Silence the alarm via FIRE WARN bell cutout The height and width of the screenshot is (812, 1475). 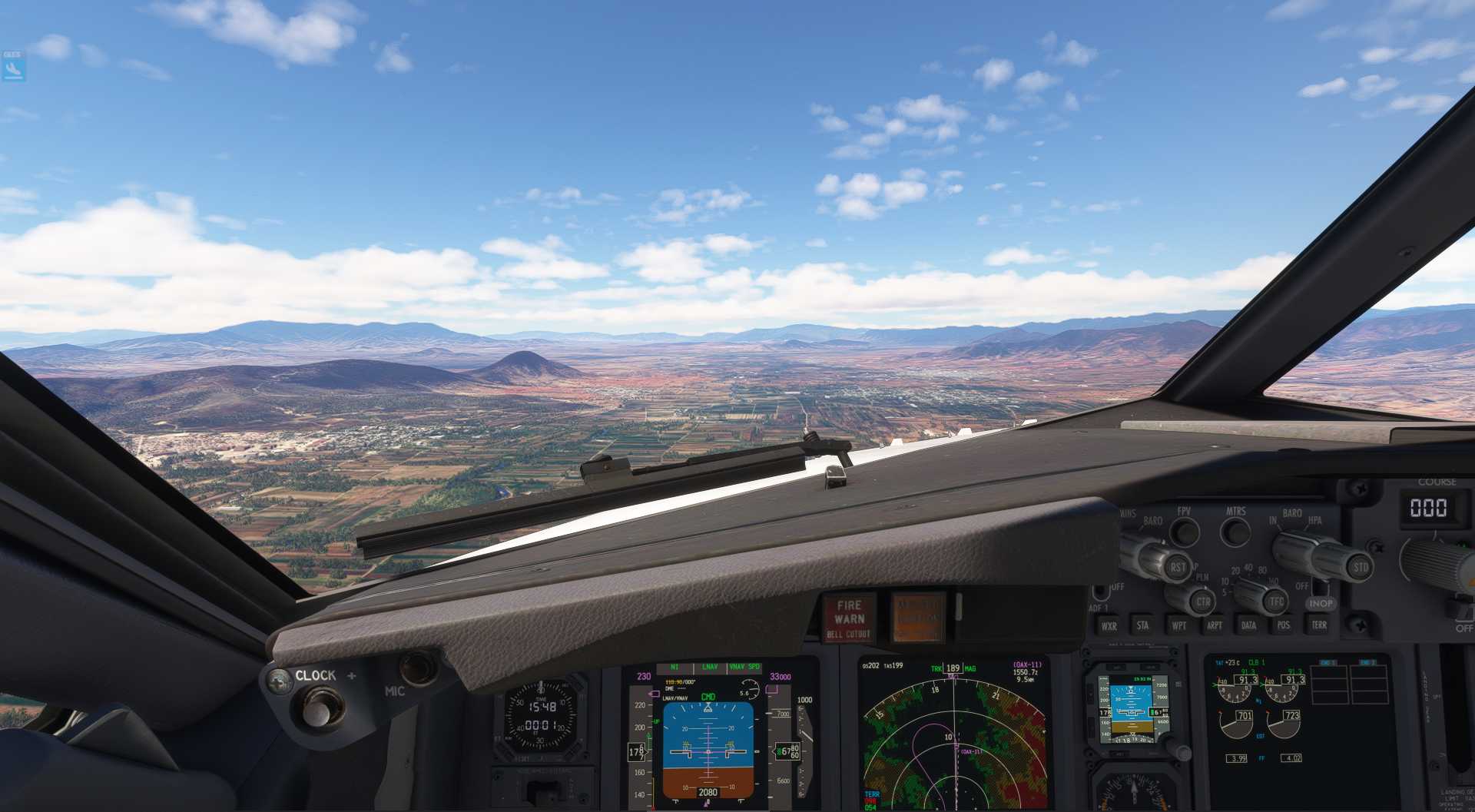(849, 618)
